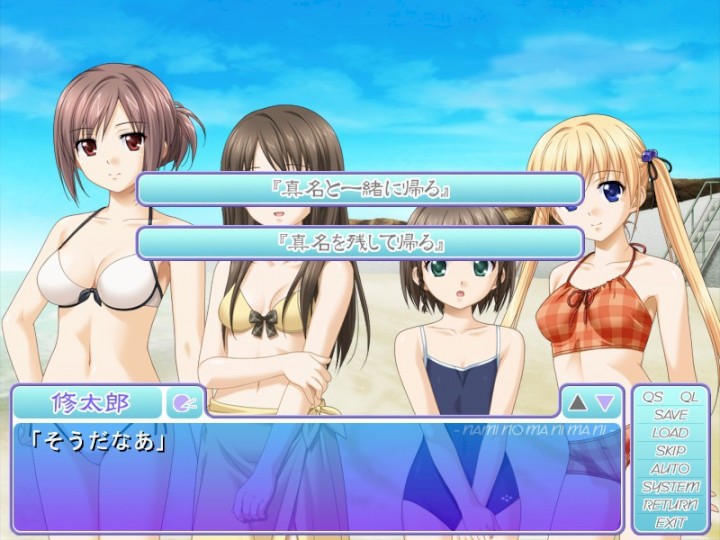This screenshot has width=720, height=540.
Task: Click the dark up-arrow backlog button
Action: pyautogui.click(x=578, y=403)
